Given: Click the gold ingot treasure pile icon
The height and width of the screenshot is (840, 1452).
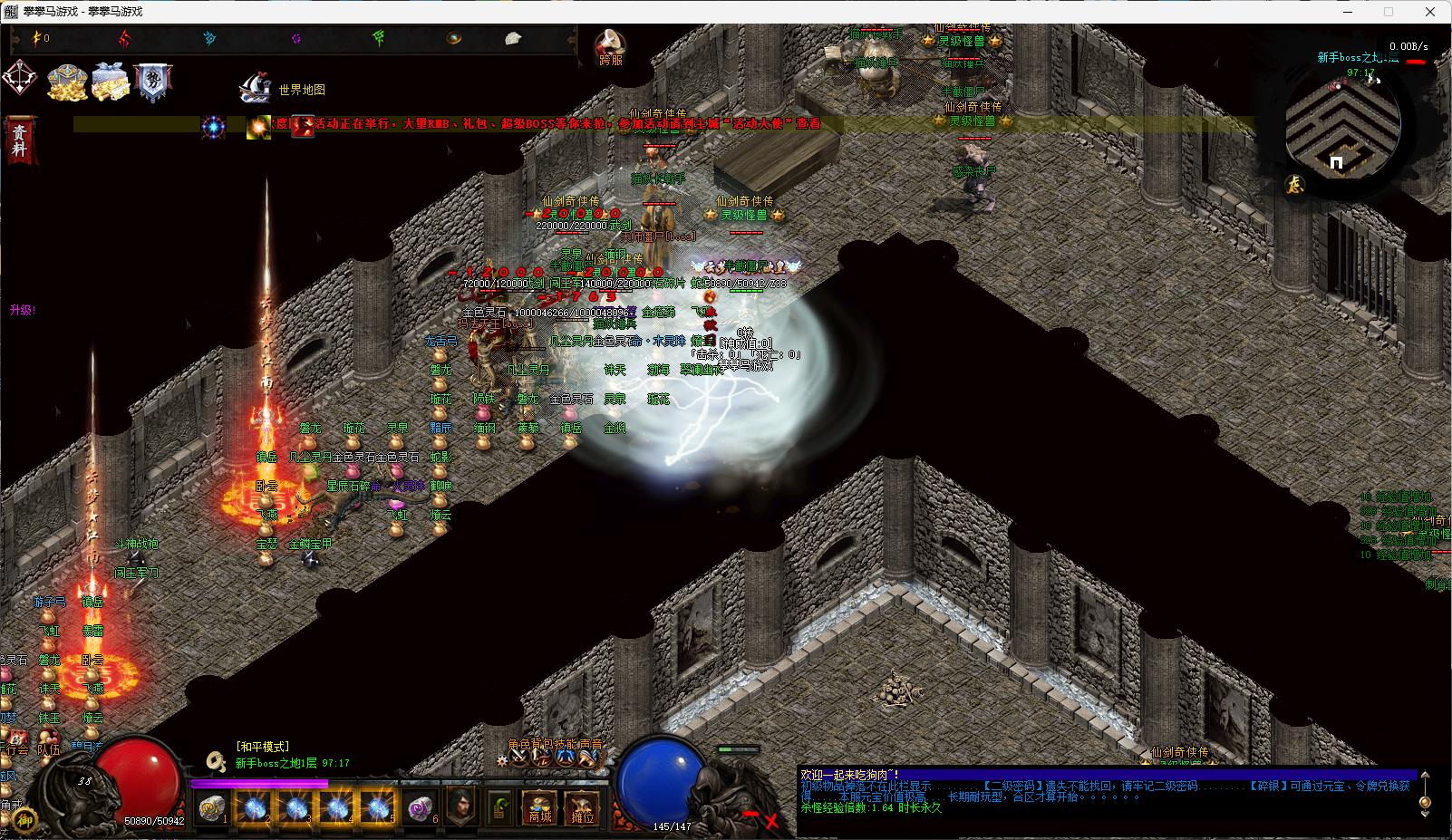Looking at the screenshot, I should tap(67, 82).
